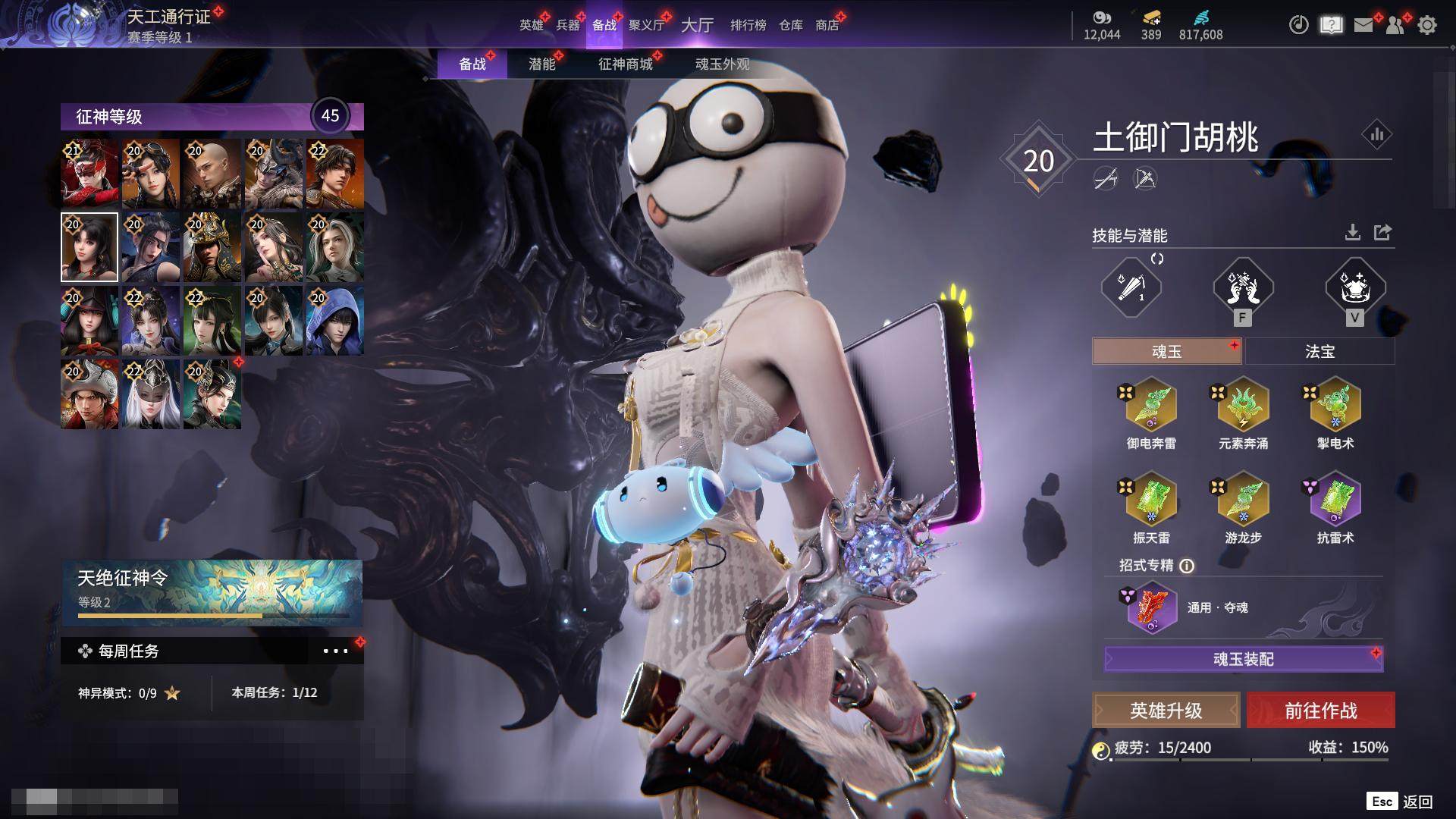Click the 魂玉装配 button
Image resolution: width=1456 pixels, height=819 pixels.
[x=1243, y=659]
